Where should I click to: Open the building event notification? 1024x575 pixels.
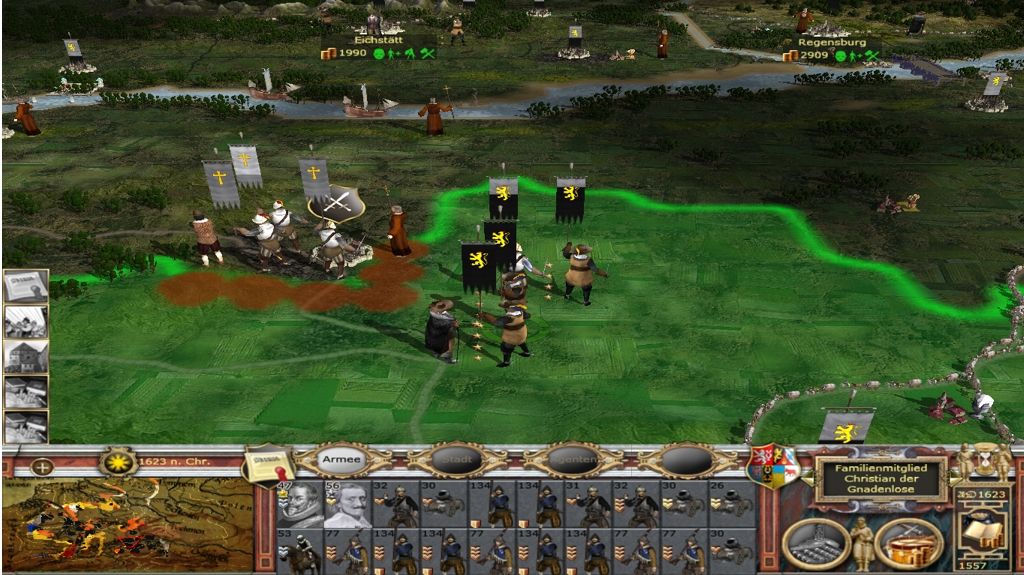[x=25, y=356]
